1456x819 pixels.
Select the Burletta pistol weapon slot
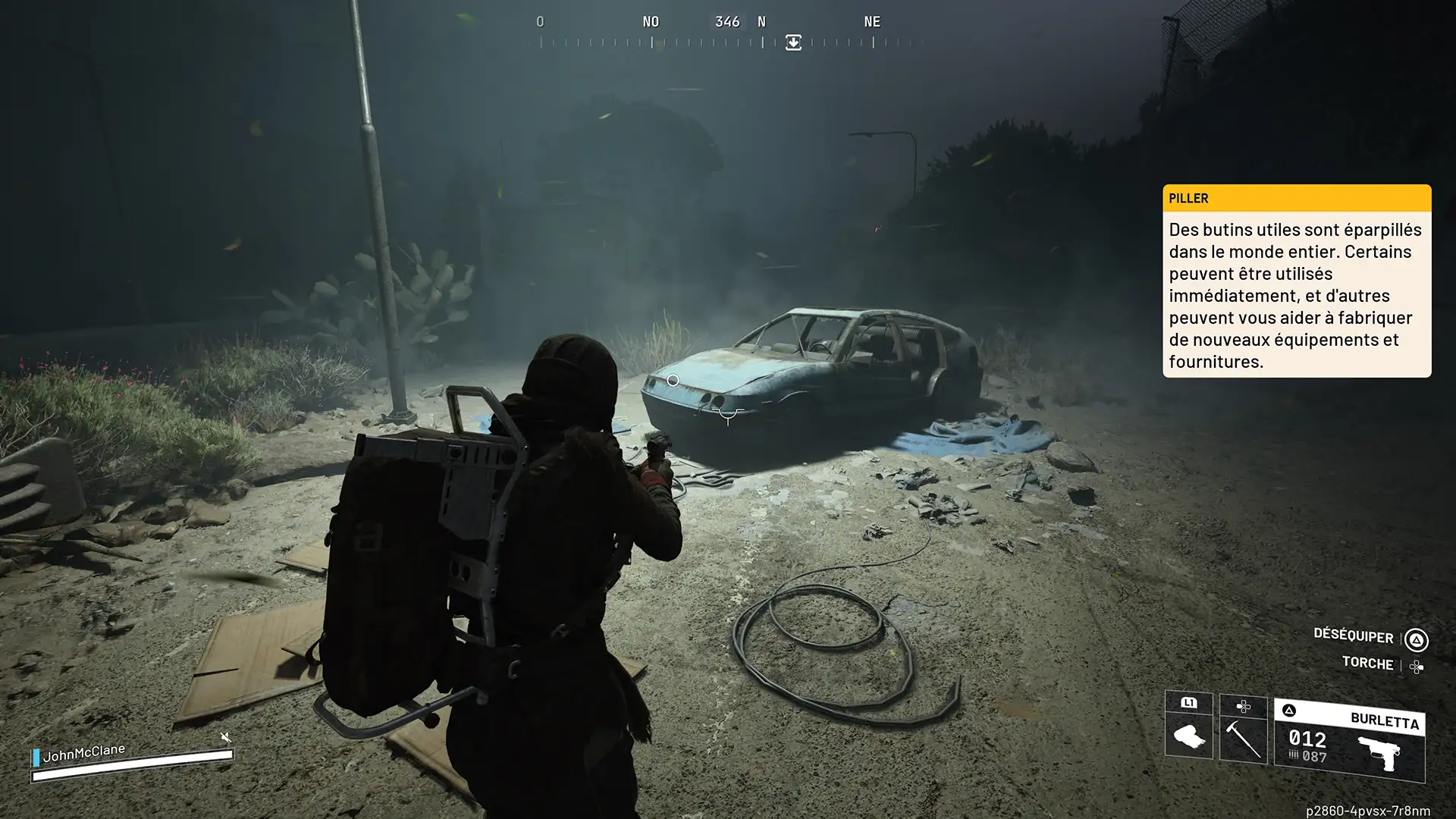pos(1349,742)
